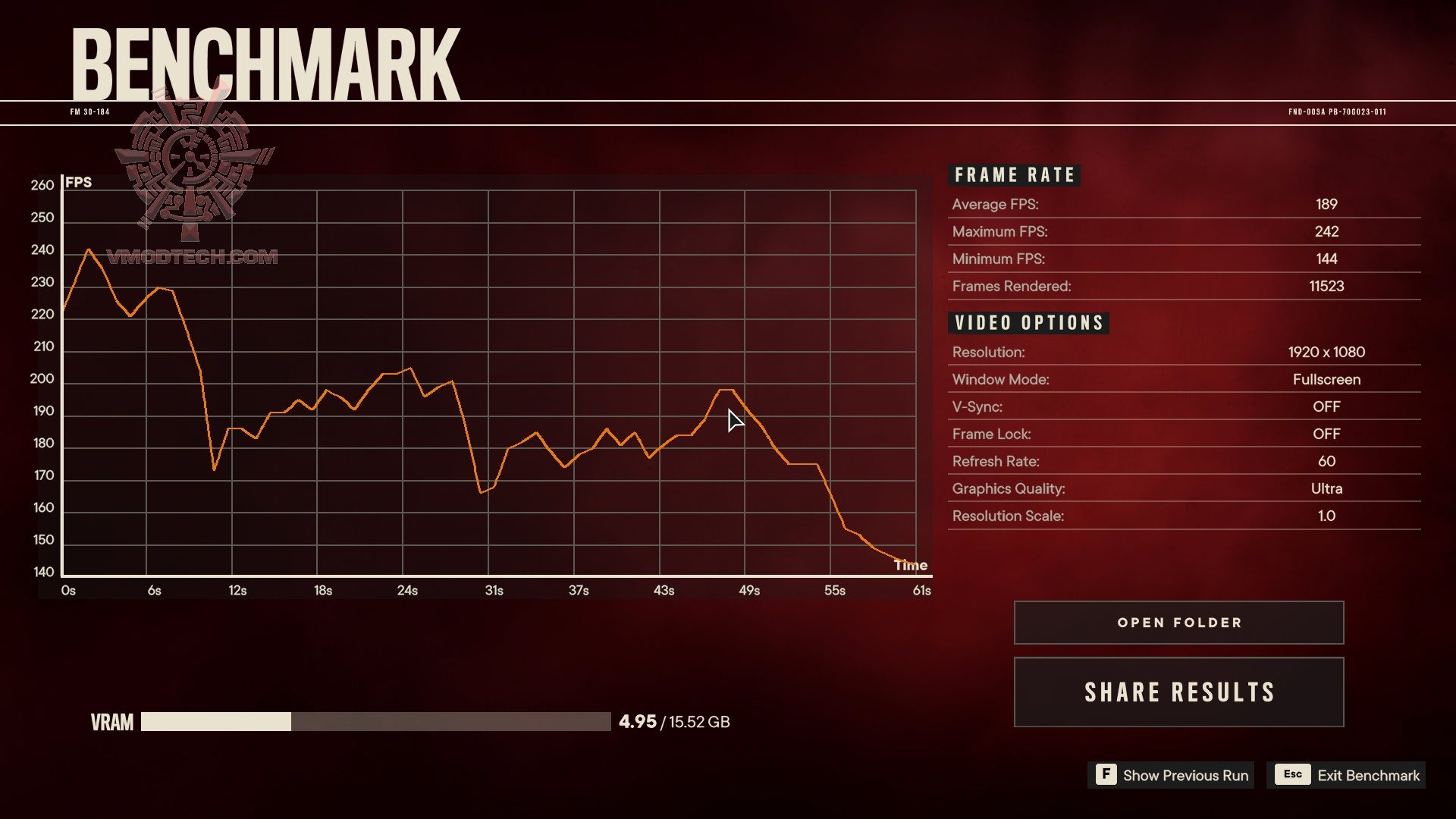The height and width of the screenshot is (819, 1456).
Task: Open the benchmark results folder
Action: pos(1178,623)
